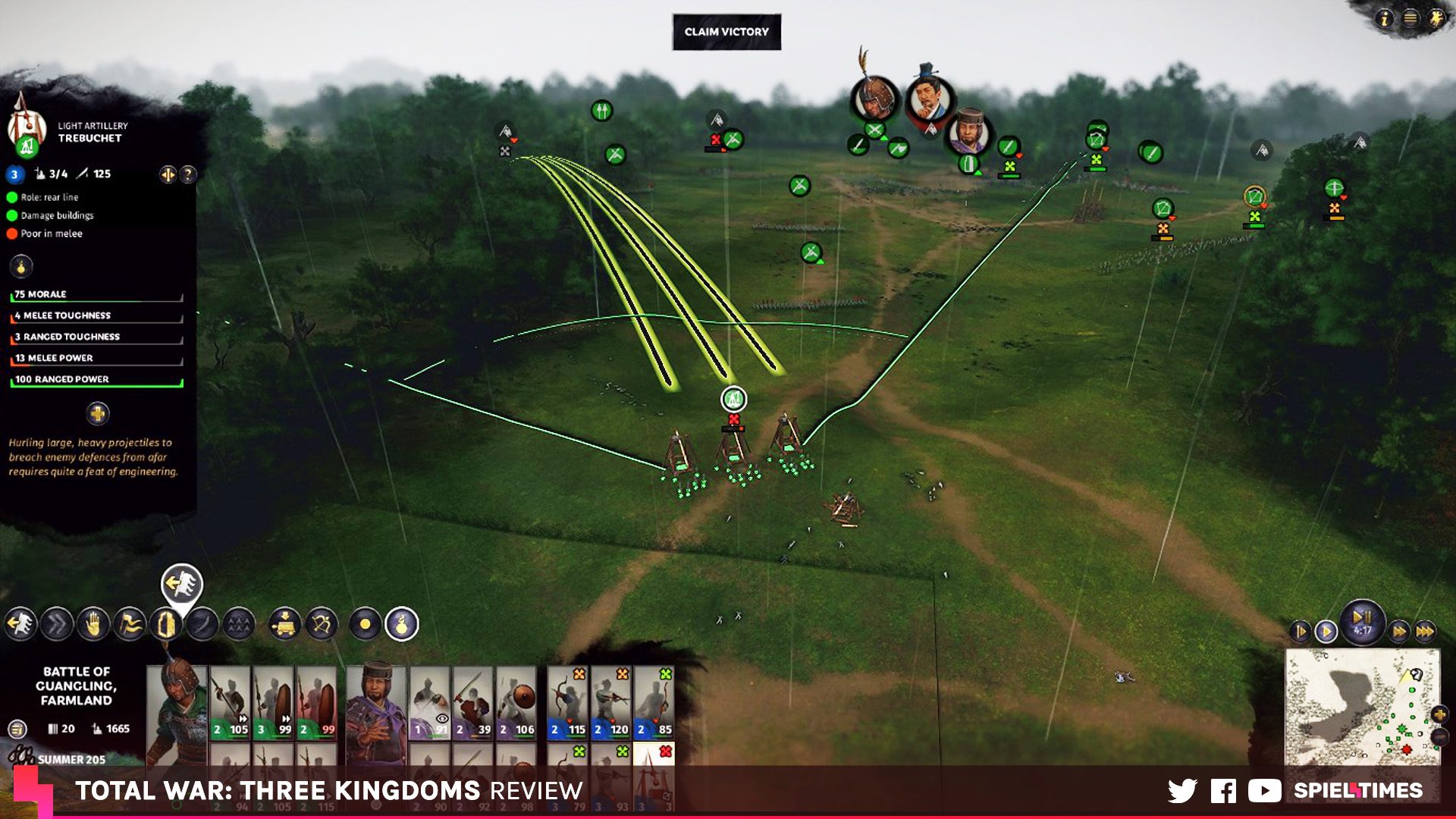Choose the standard shot round icon
Image resolution: width=1456 pixels, height=819 pixels.
365,624
